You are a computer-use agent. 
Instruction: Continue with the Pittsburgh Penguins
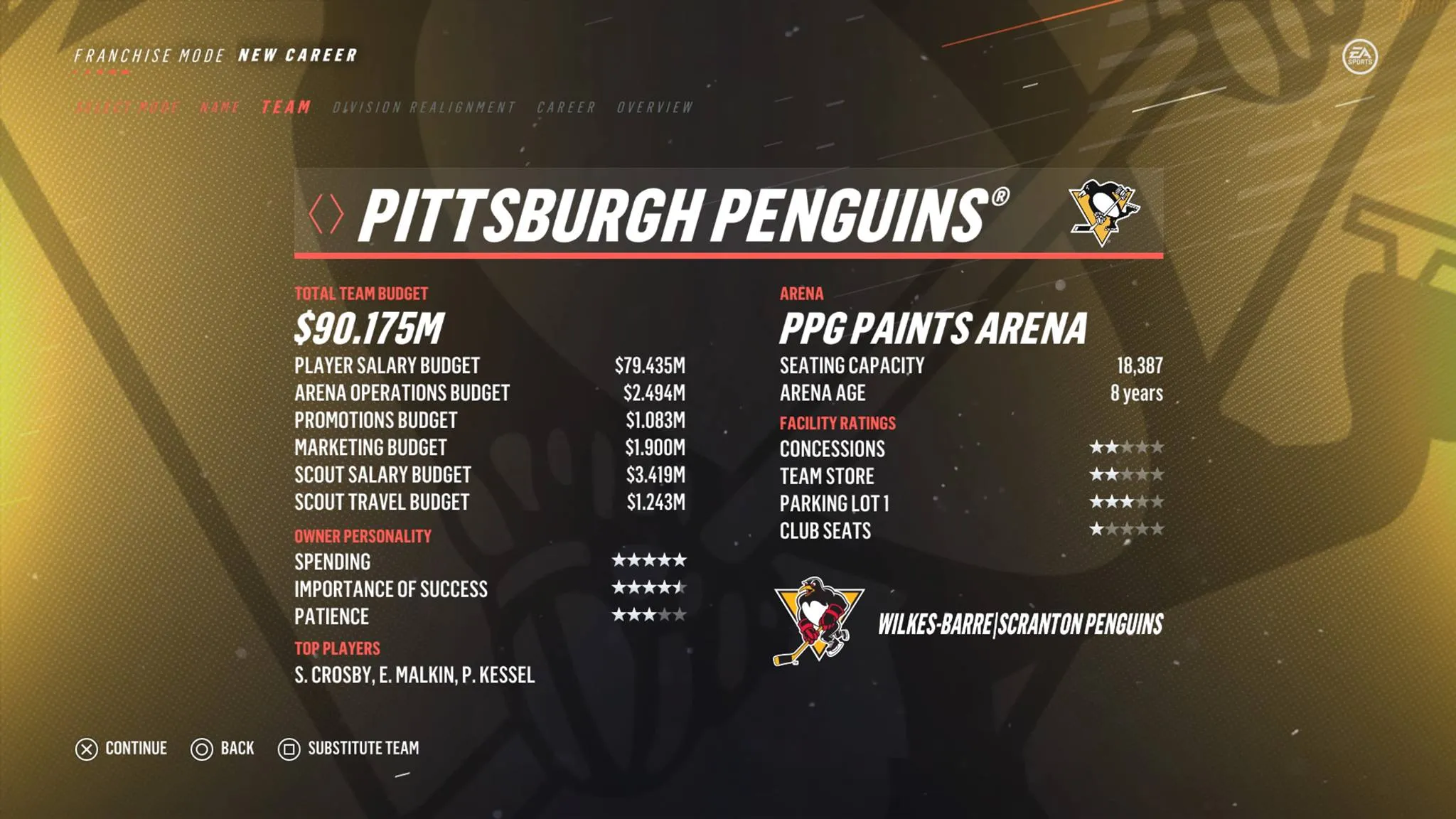pyautogui.click(x=122, y=749)
